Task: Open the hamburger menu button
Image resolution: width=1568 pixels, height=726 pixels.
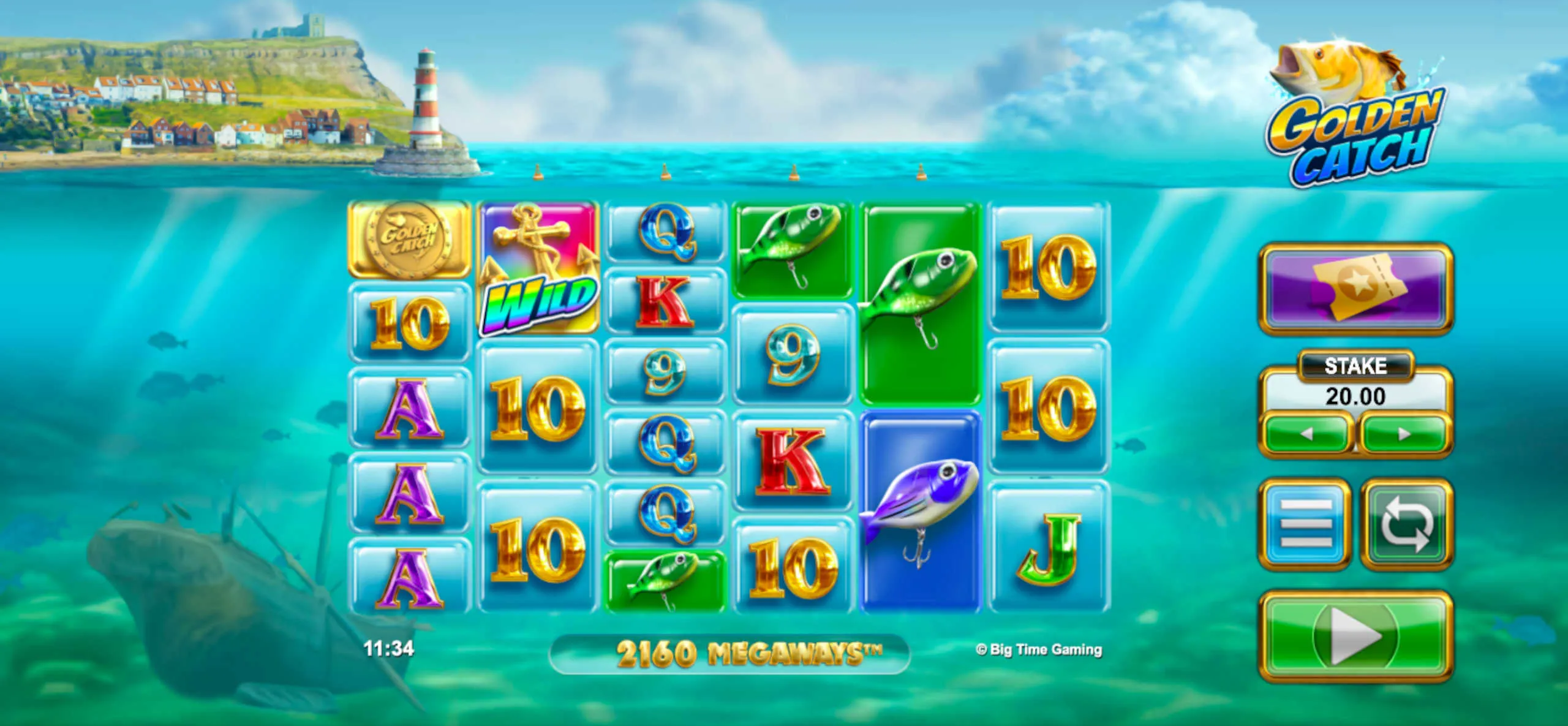Action: coord(1305,524)
